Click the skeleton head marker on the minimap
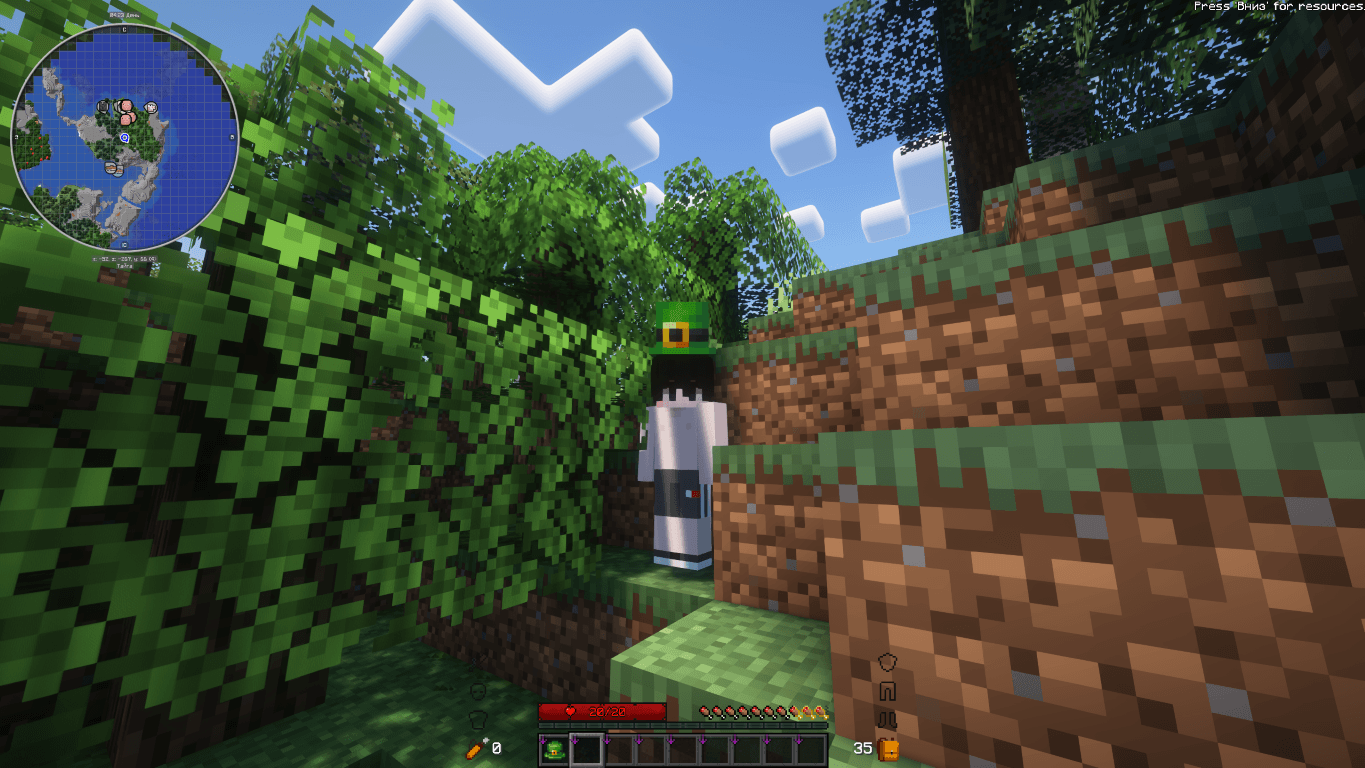Image resolution: width=1365 pixels, height=768 pixels. [x=103, y=106]
